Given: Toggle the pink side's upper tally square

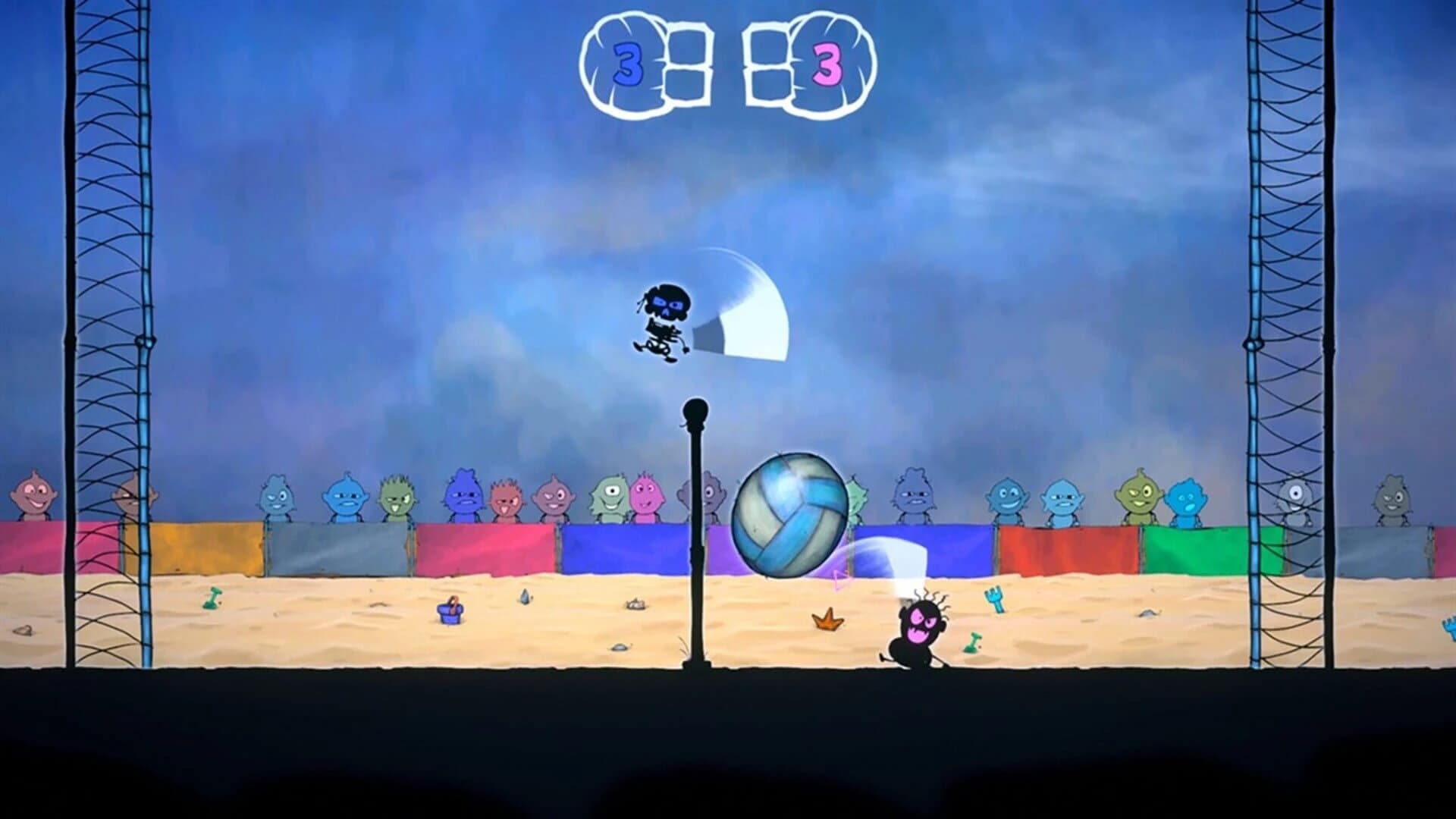Looking at the screenshot, I should point(768,47).
